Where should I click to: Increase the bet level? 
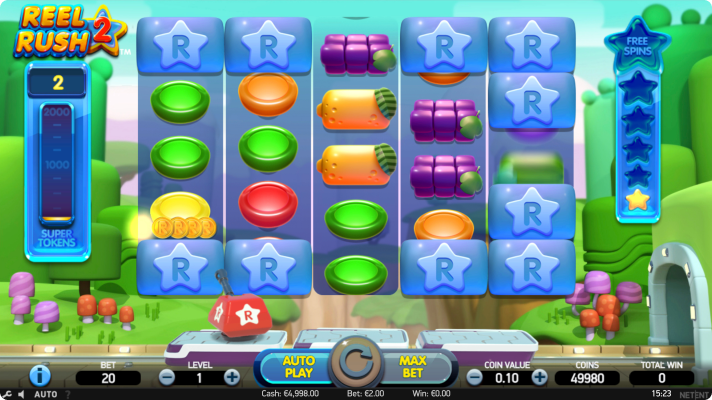pos(232,377)
